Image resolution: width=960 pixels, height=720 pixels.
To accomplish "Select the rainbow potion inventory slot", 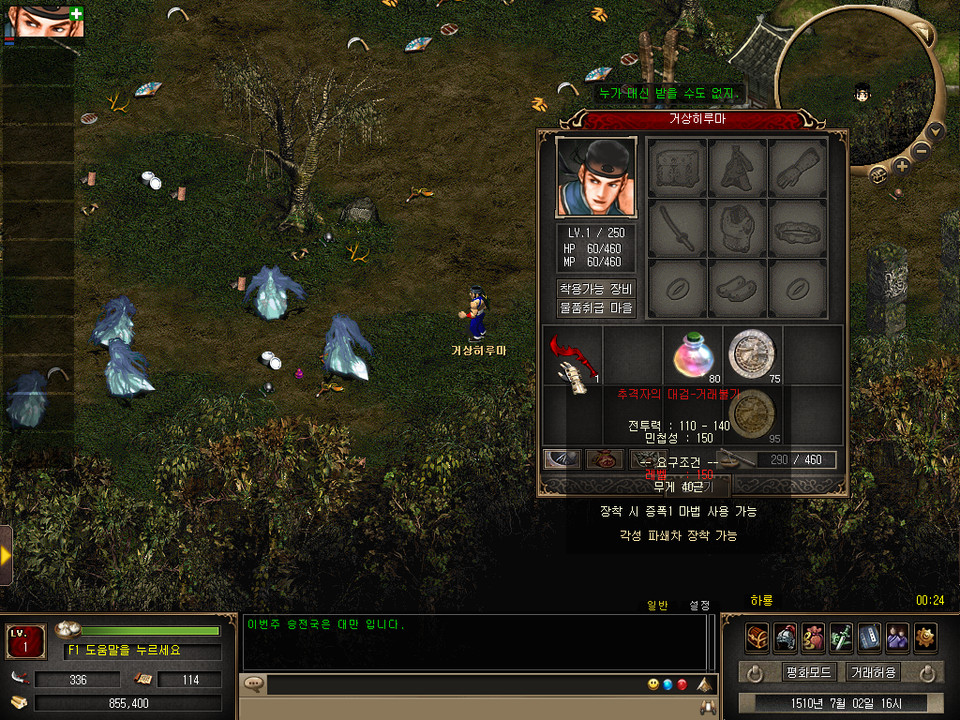I will [x=692, y=355].
